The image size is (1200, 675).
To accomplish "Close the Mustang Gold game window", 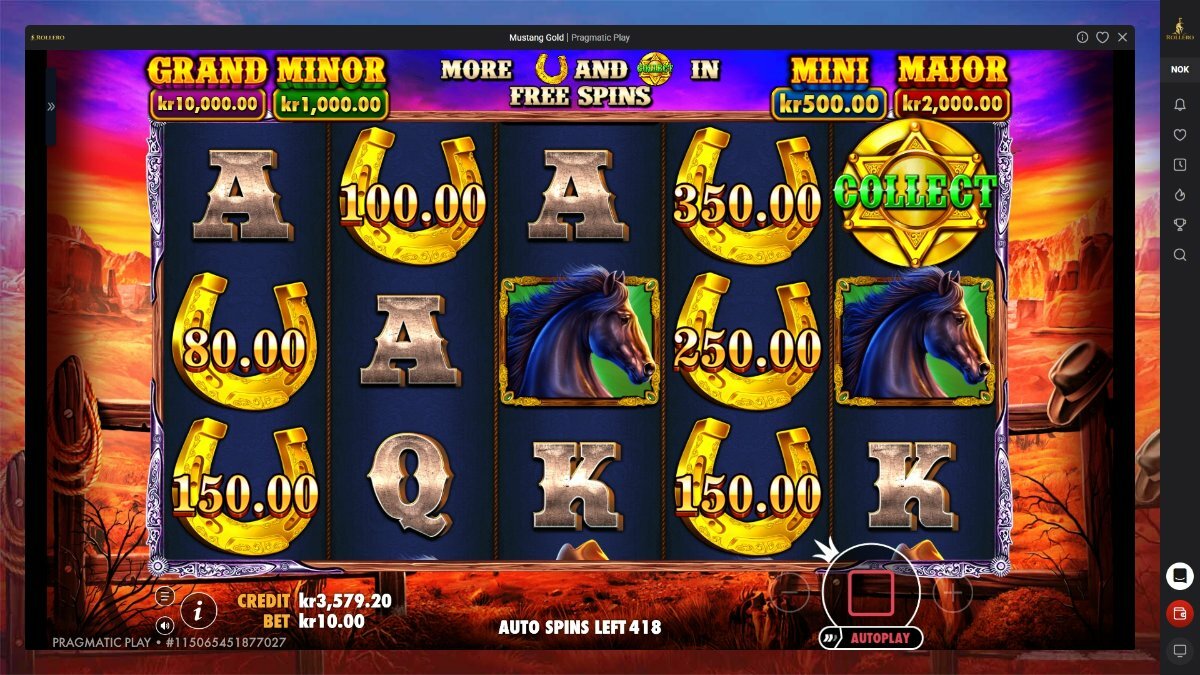I will coord(1122,37).
